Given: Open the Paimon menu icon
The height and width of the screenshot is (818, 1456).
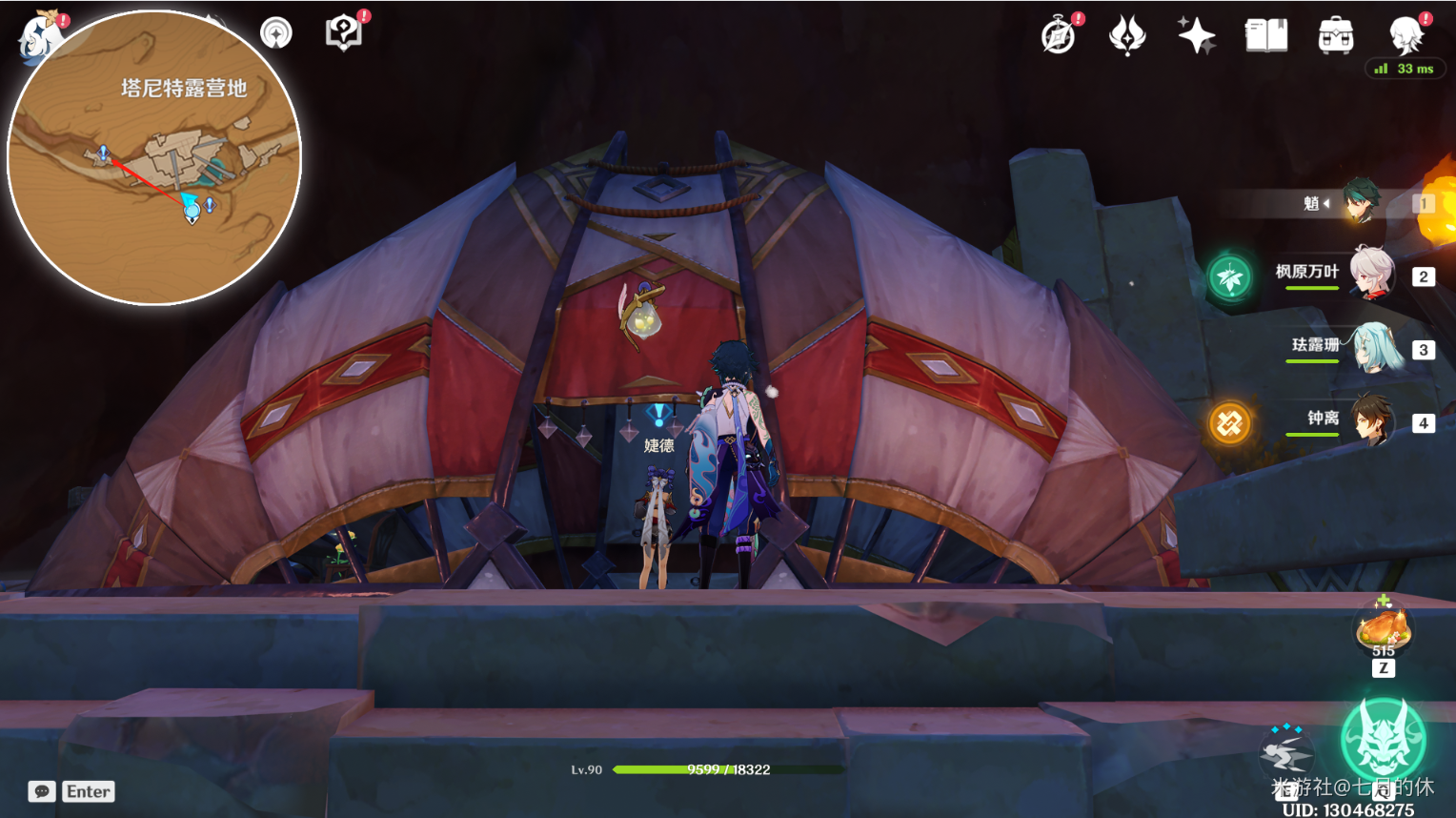Looking at the screenshot, I should tap(40, 36).
